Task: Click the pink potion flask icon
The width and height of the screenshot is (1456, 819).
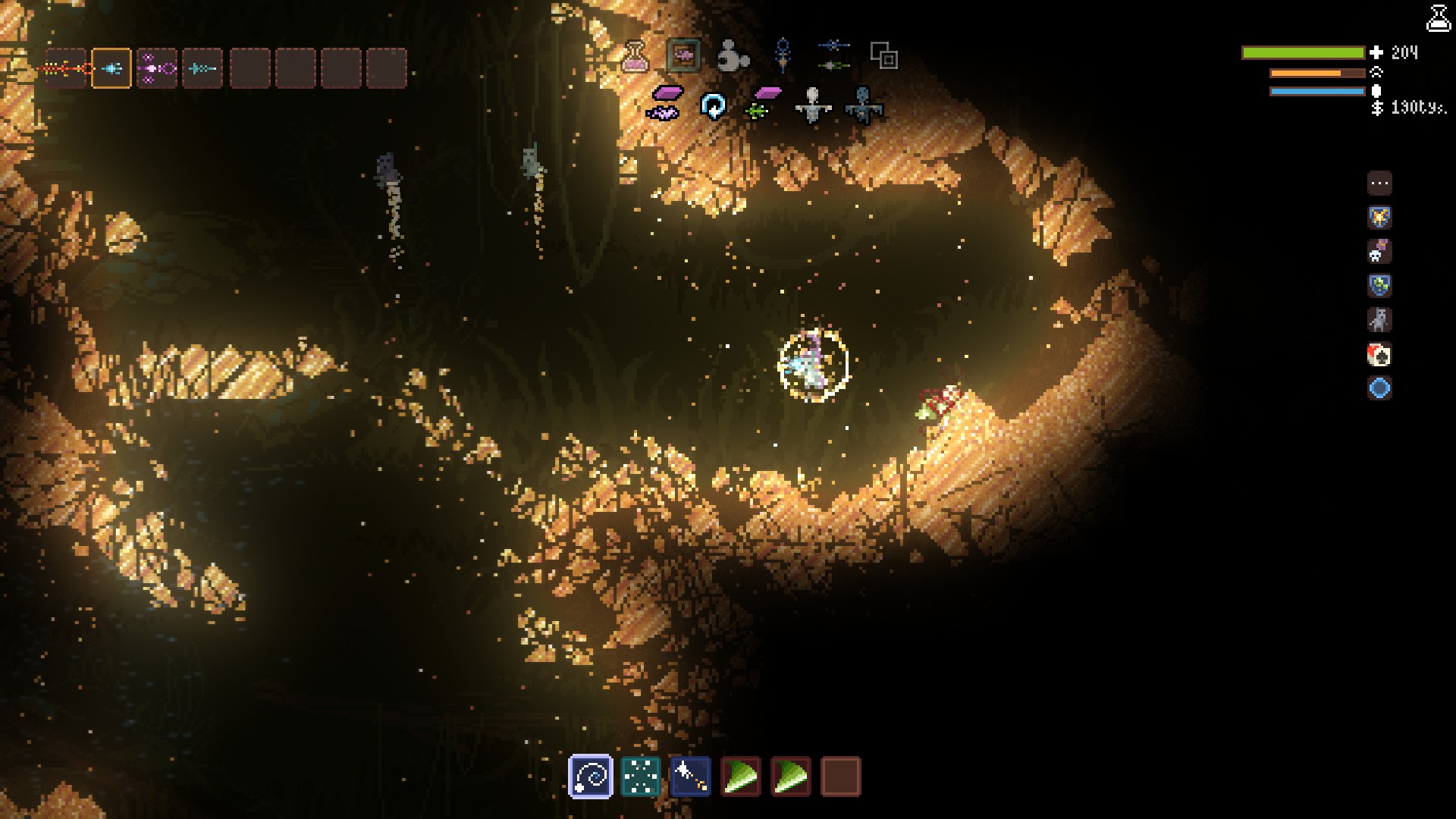Action: tap(635, 56)
